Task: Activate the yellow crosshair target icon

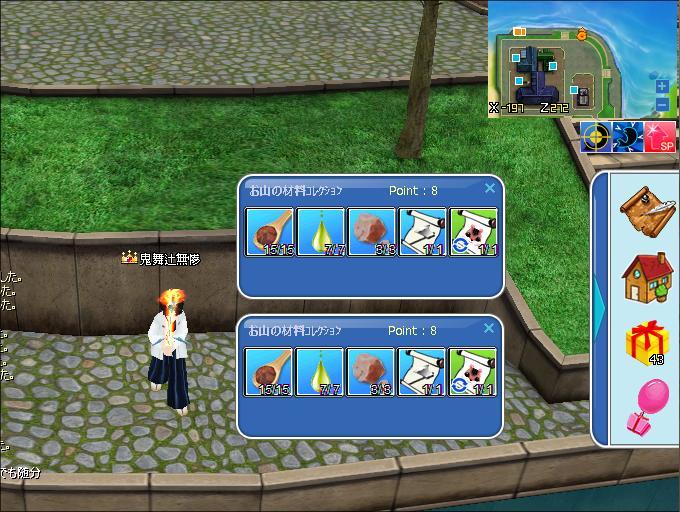Action: point(596,136)
